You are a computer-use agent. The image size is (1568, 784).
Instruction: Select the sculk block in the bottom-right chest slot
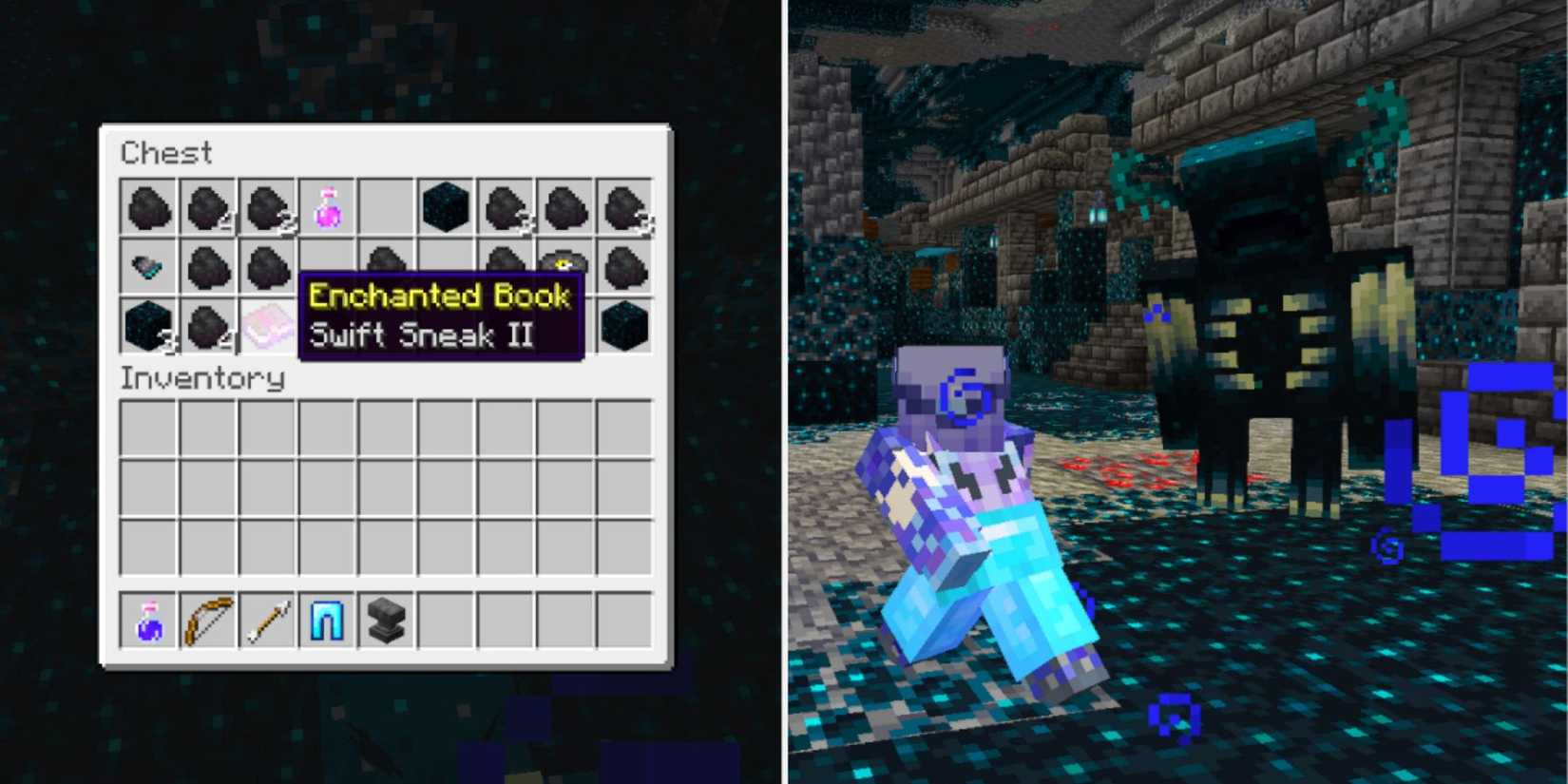[623, 328]
